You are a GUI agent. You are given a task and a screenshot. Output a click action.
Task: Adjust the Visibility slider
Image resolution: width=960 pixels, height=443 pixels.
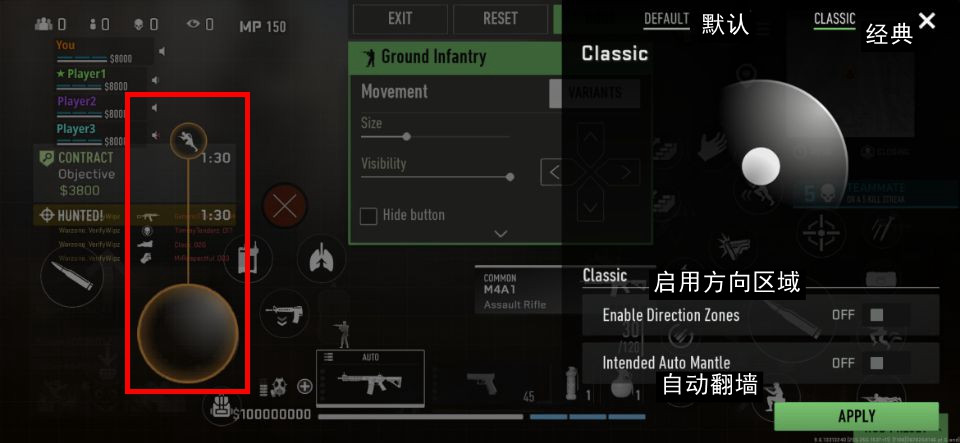[510, 176]
